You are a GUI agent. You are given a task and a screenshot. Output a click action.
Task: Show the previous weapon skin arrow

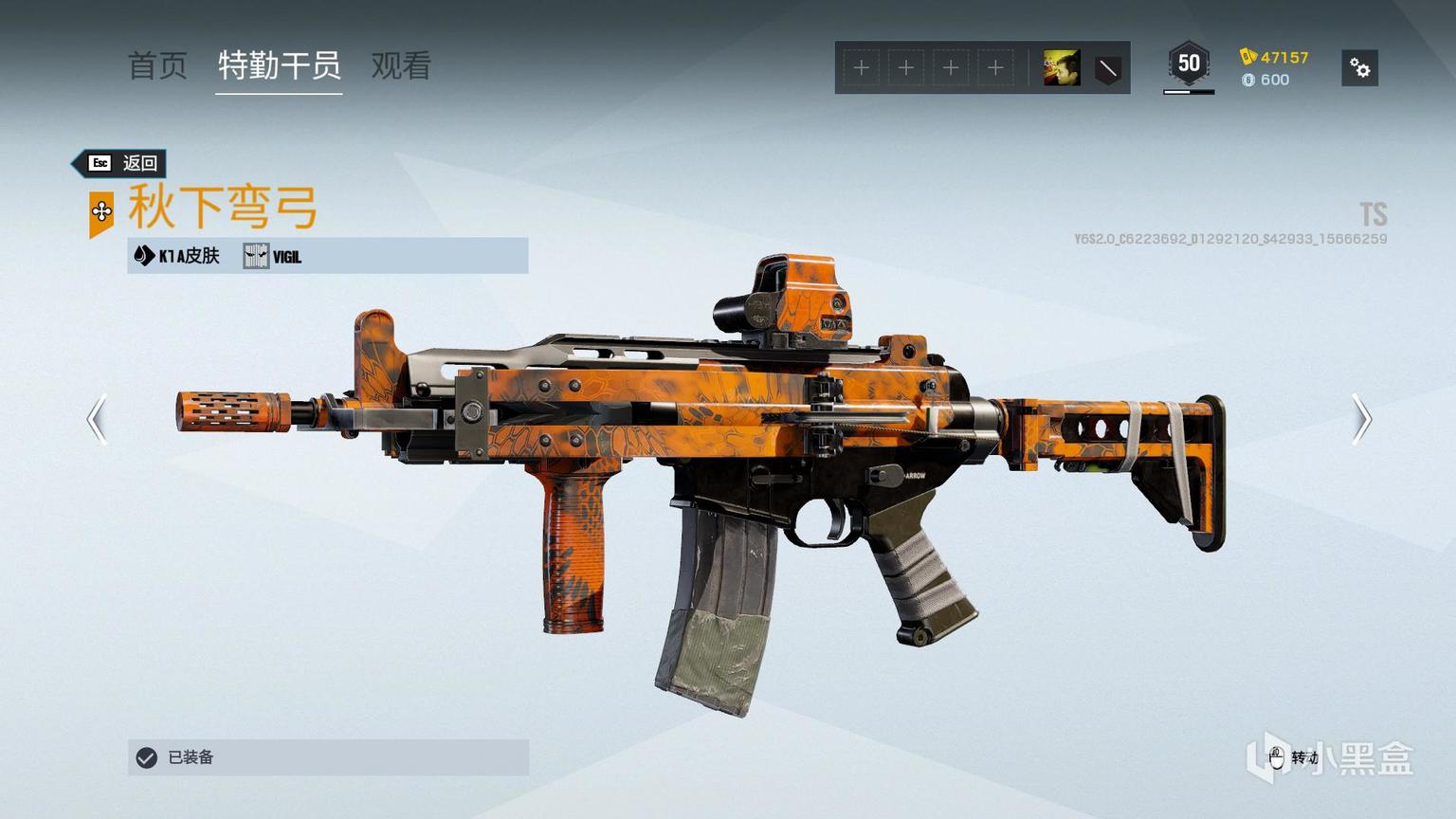[x=97, y=419]
